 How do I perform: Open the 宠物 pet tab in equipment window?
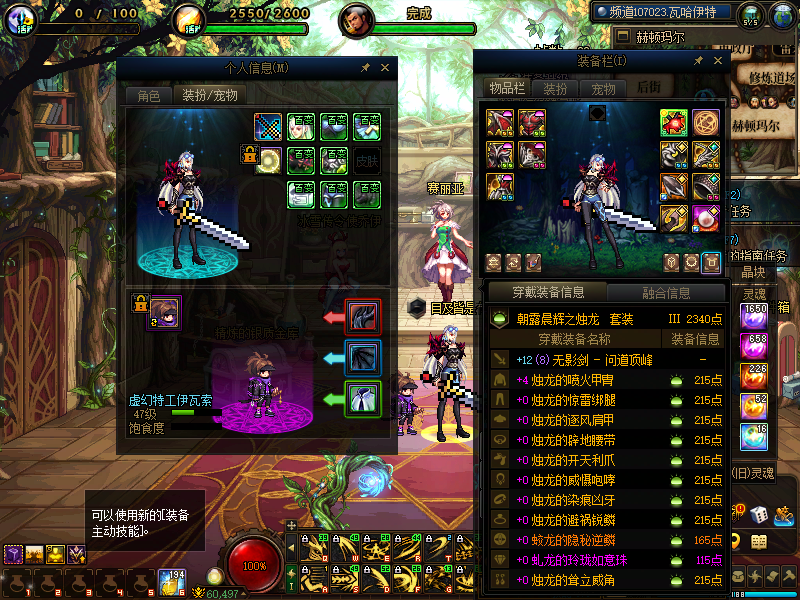tap(603, 88)
